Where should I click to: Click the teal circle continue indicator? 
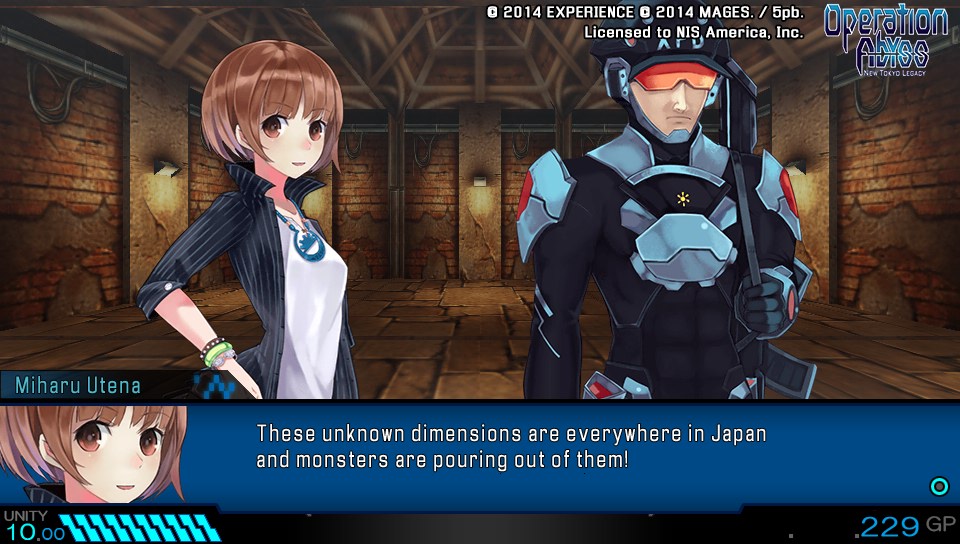pos(939,487)
